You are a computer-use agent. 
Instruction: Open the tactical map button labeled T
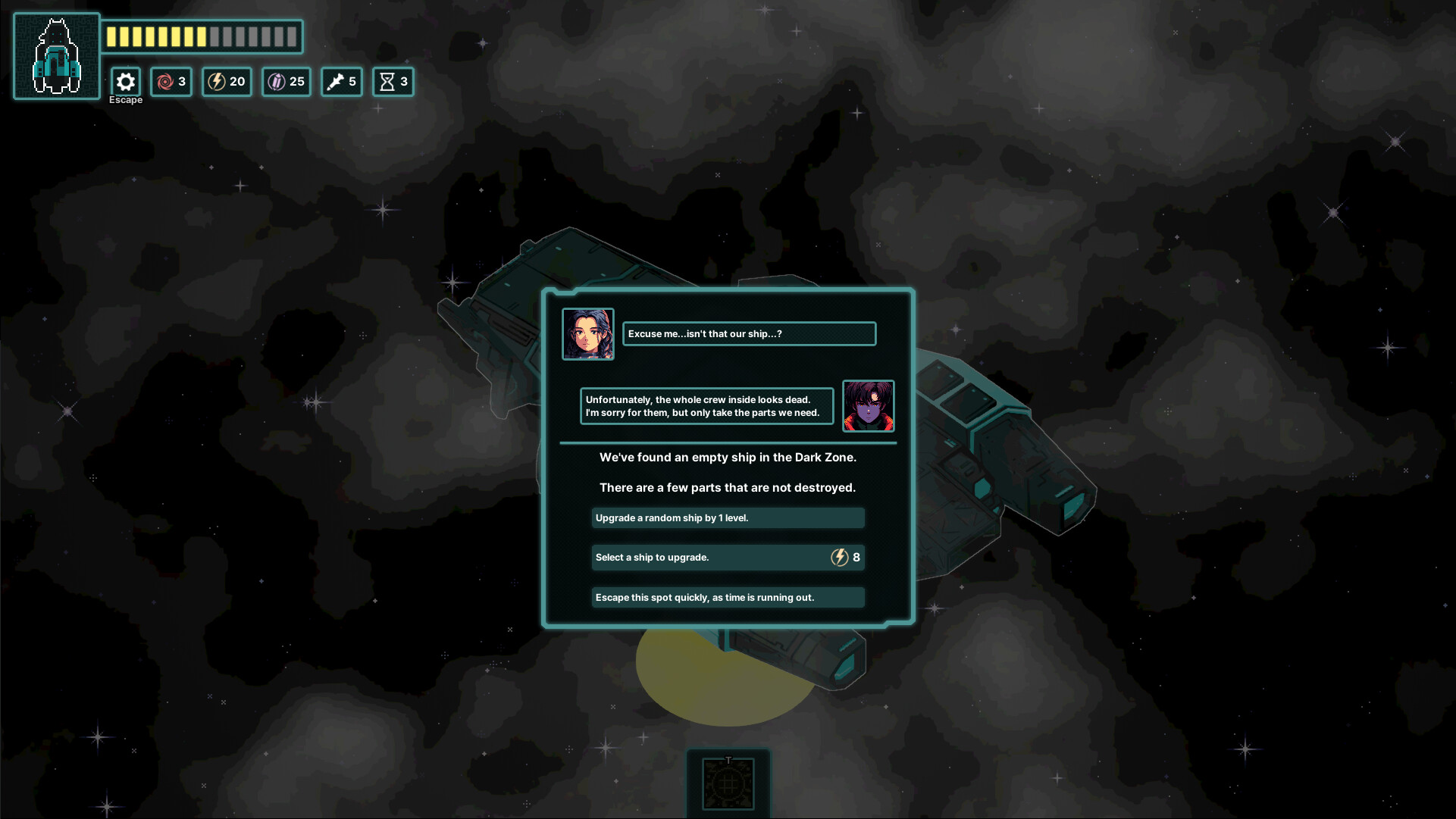pyautogui.click(x=728, y=784)
